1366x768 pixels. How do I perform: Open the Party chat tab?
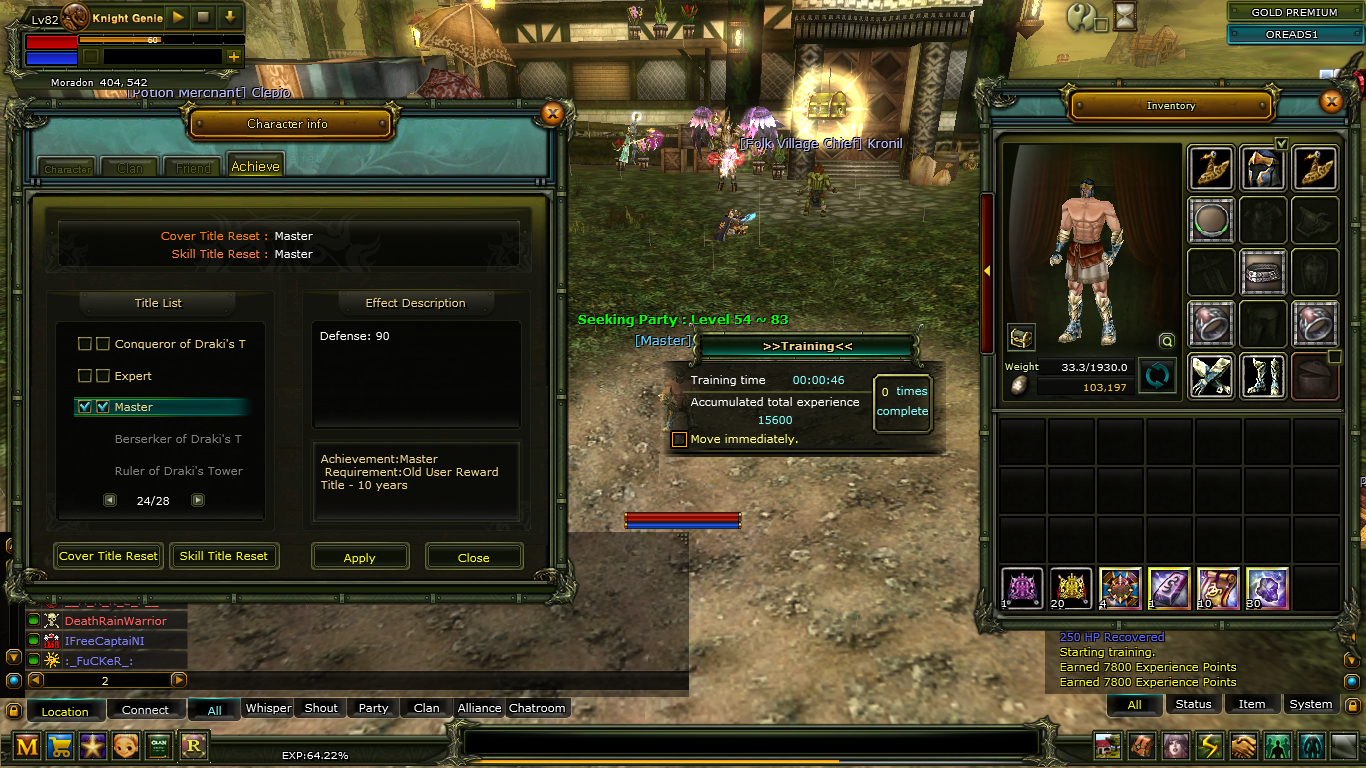pyautogui.click(x=373, y=708)
